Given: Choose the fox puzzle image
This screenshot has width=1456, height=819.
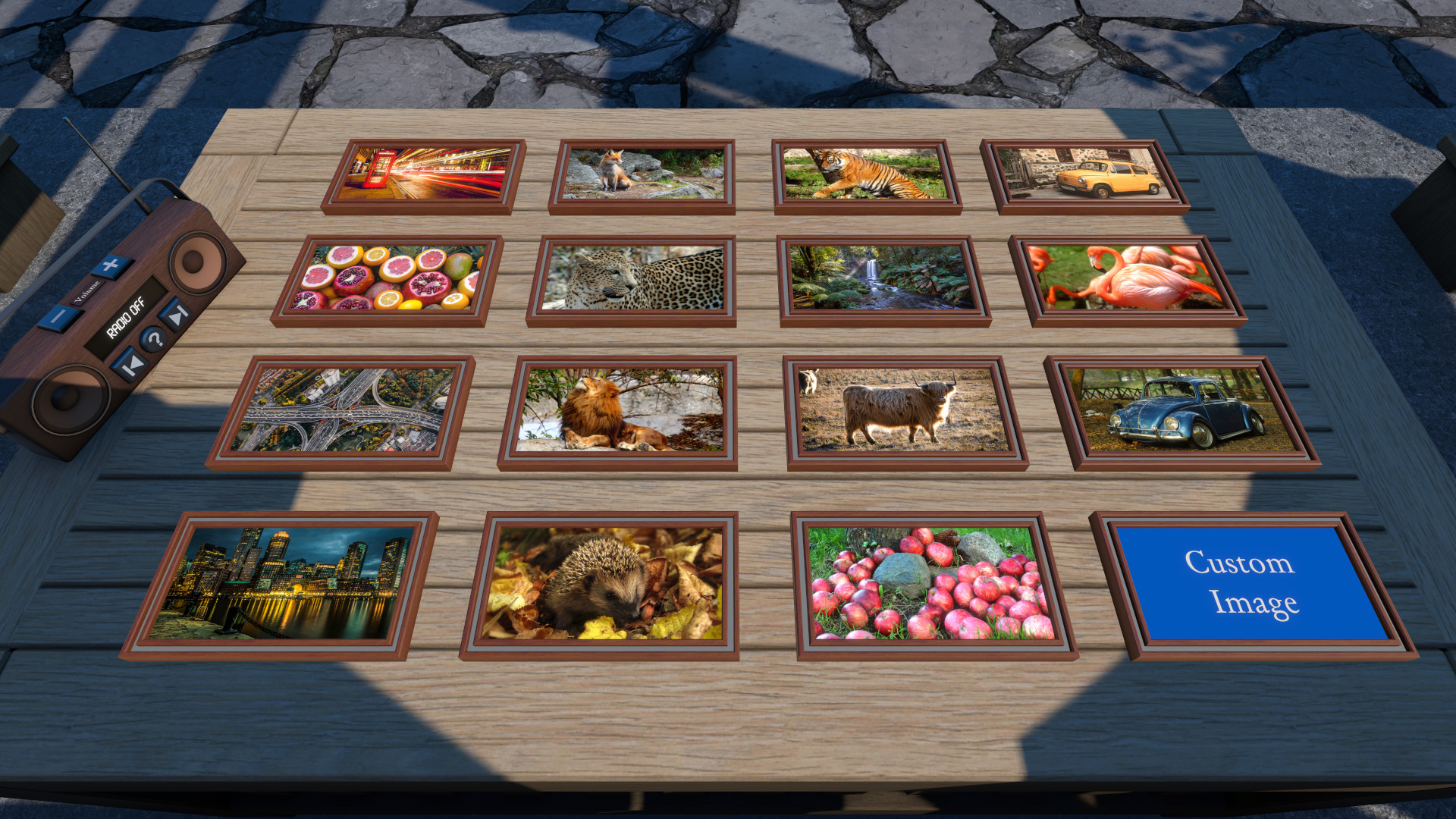Looking at the screenshot, I should click(x=643, y=174).
